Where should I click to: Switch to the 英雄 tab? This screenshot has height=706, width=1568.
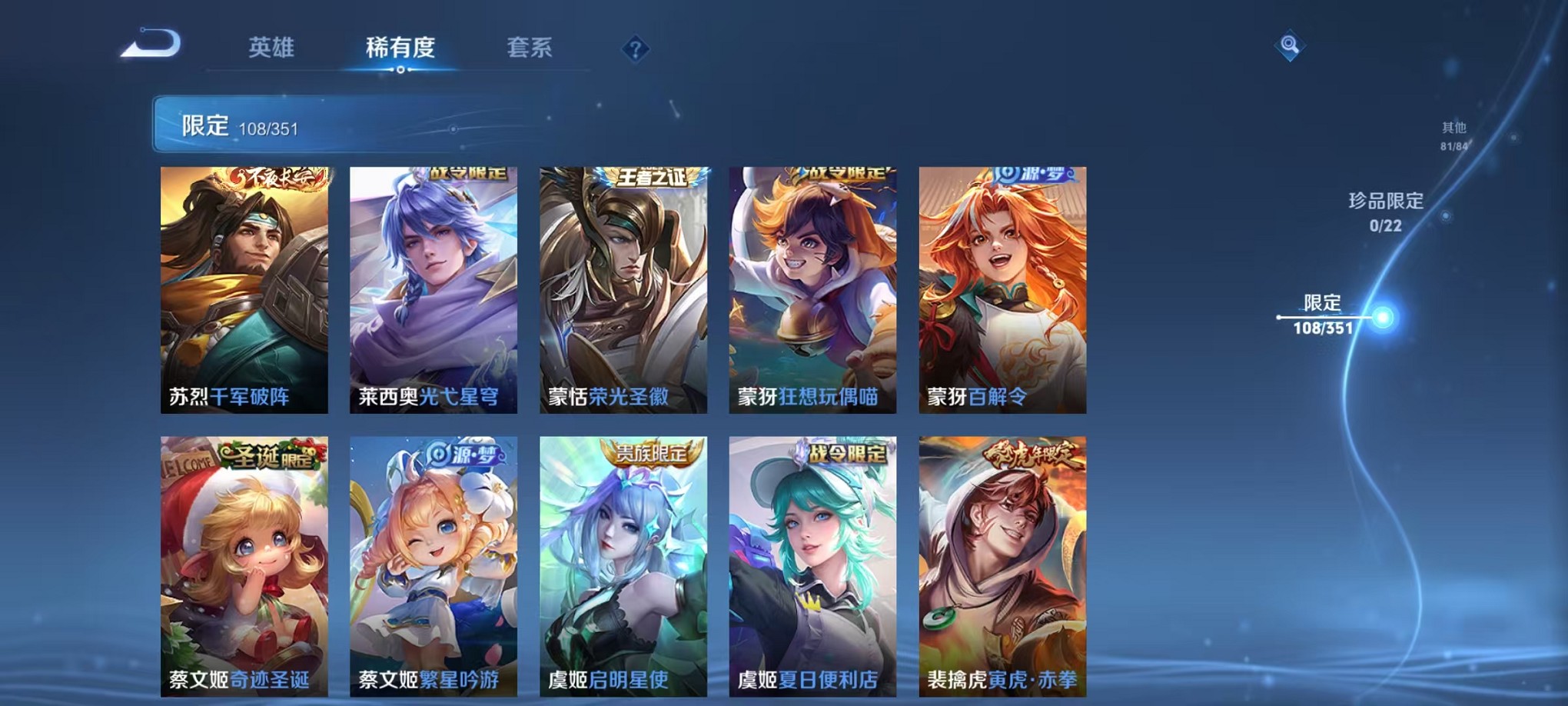click(272, 48)
